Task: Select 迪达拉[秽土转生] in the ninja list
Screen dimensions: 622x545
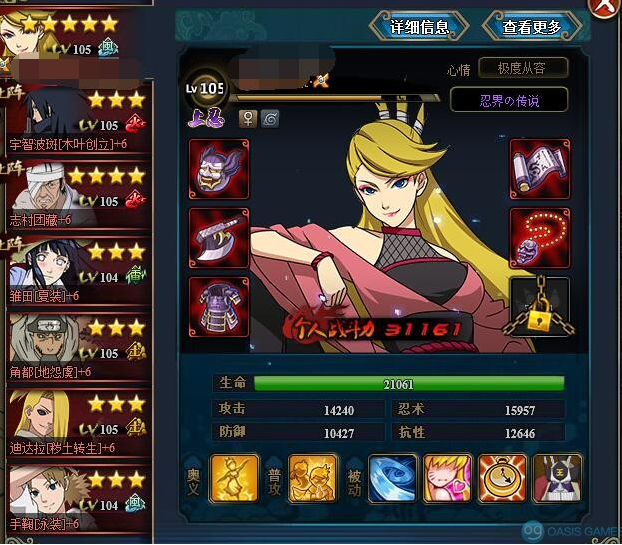Action: pyautogui.click(x=75, y=424)
